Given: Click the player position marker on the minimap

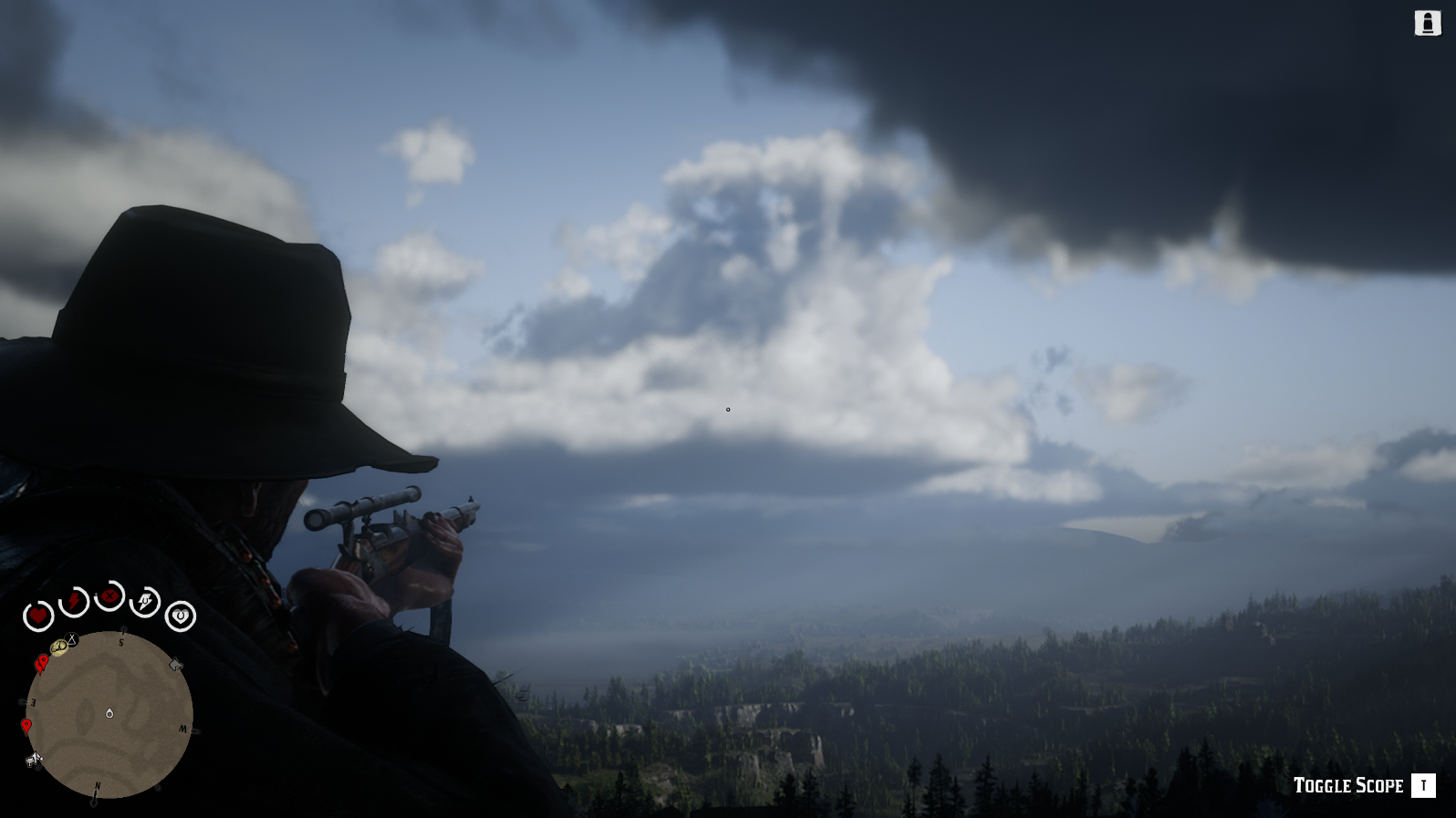Looking at the screenshot, I should [109, 713].
